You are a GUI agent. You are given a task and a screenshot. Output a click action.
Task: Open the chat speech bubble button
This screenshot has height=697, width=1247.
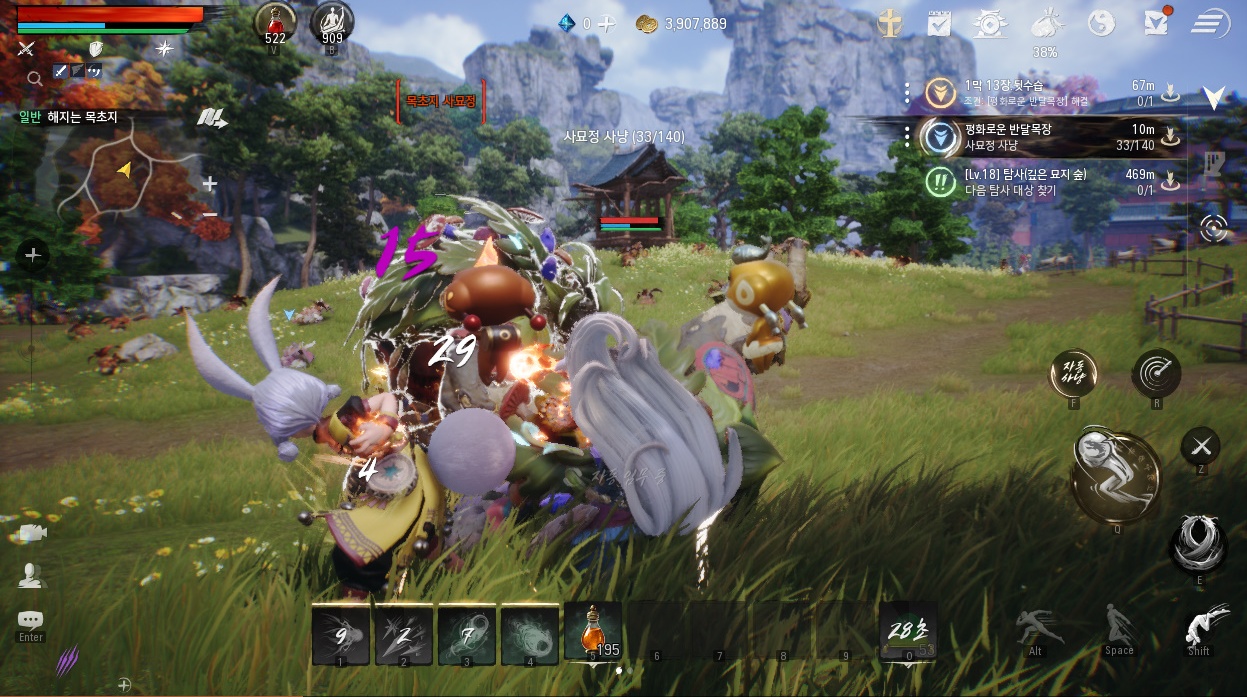point(31,620)
